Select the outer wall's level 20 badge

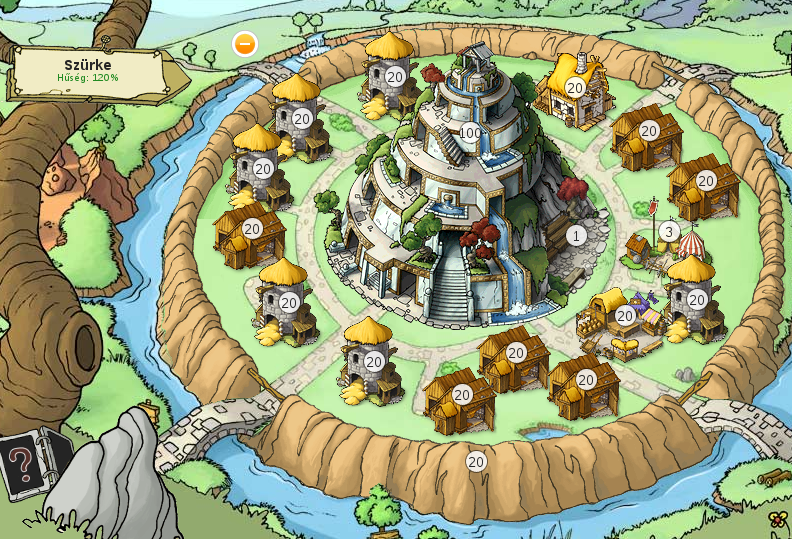pos(476,461)
